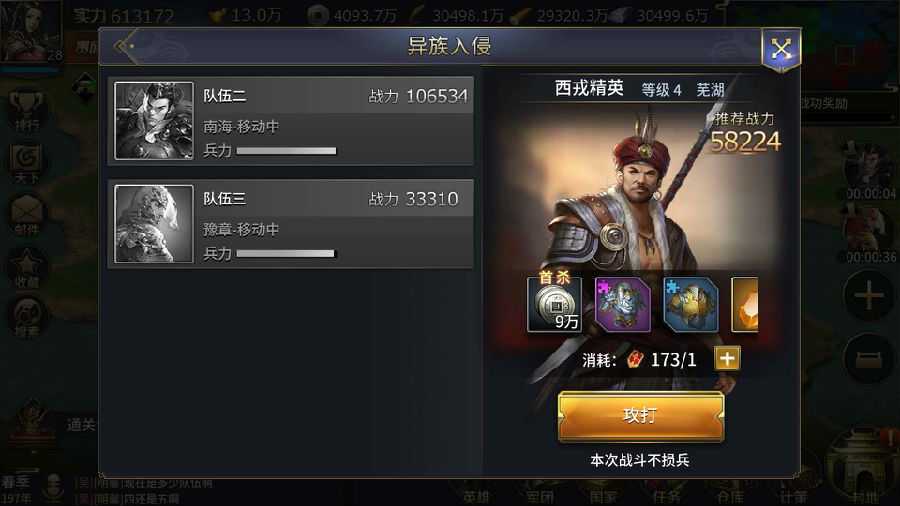900x506 pixels.
Task: View the 首杀 coin reward
Action: (554, 305)
